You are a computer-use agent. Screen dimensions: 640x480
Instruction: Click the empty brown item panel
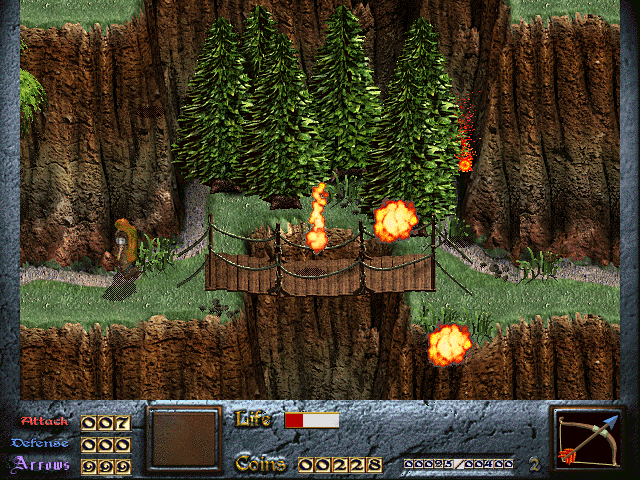coord(183,438)
